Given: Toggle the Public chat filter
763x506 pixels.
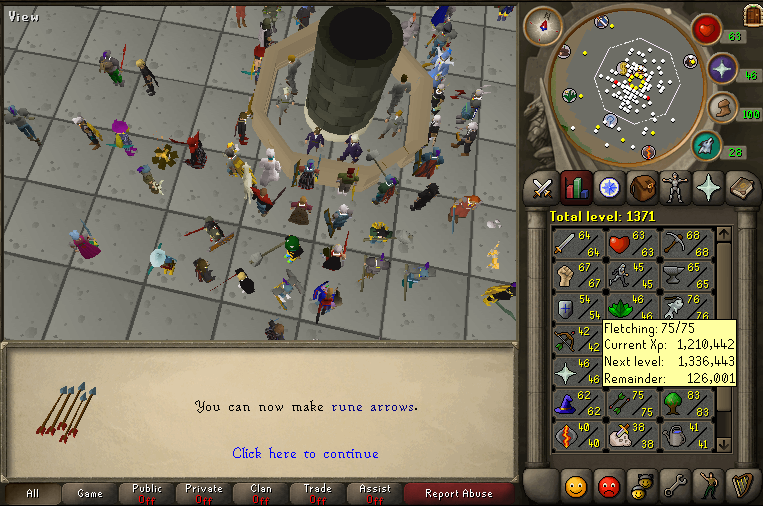Looking at the screenshot, I should [x=146, y=493].
